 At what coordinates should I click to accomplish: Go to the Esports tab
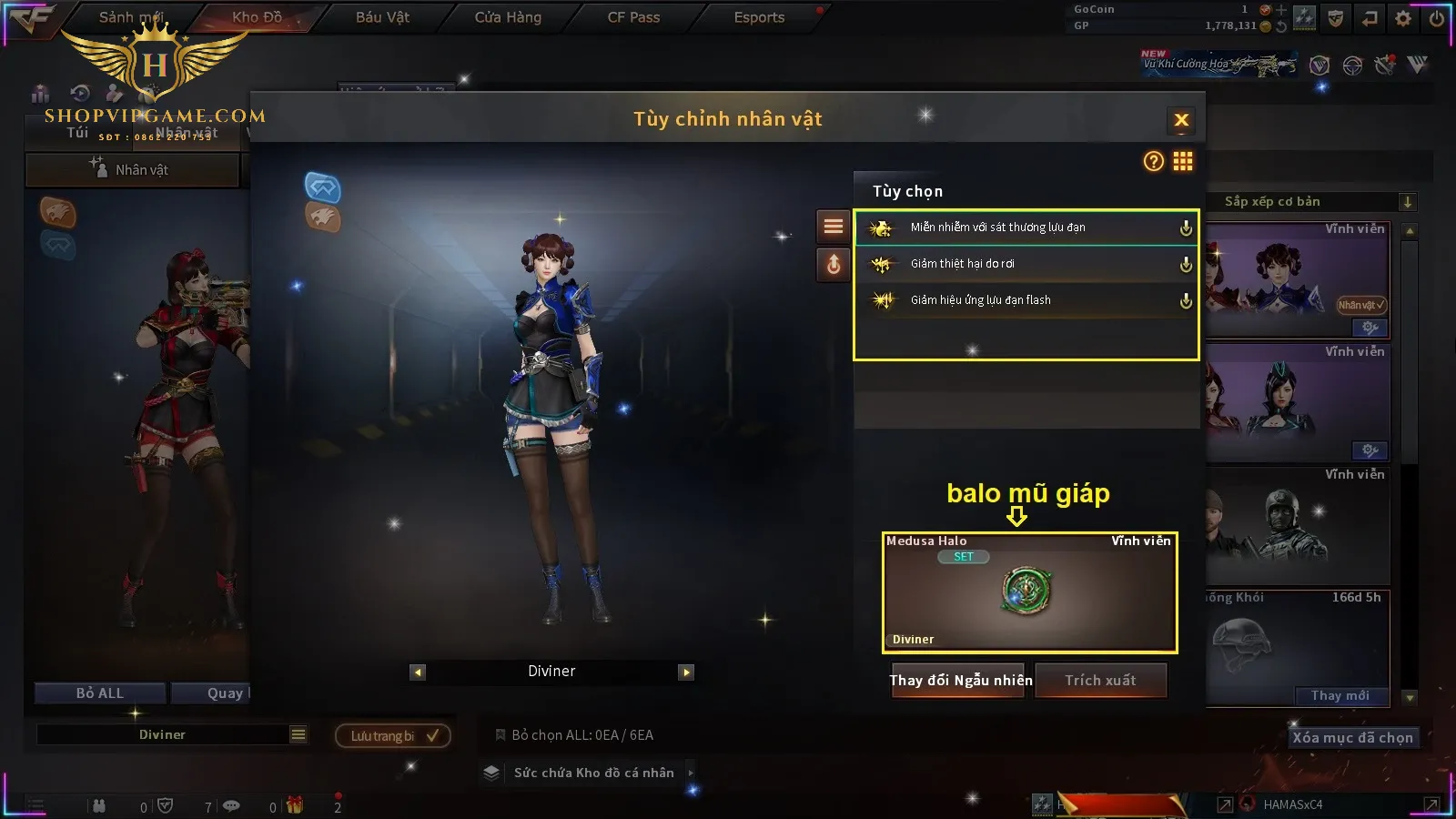click(759, 17)
